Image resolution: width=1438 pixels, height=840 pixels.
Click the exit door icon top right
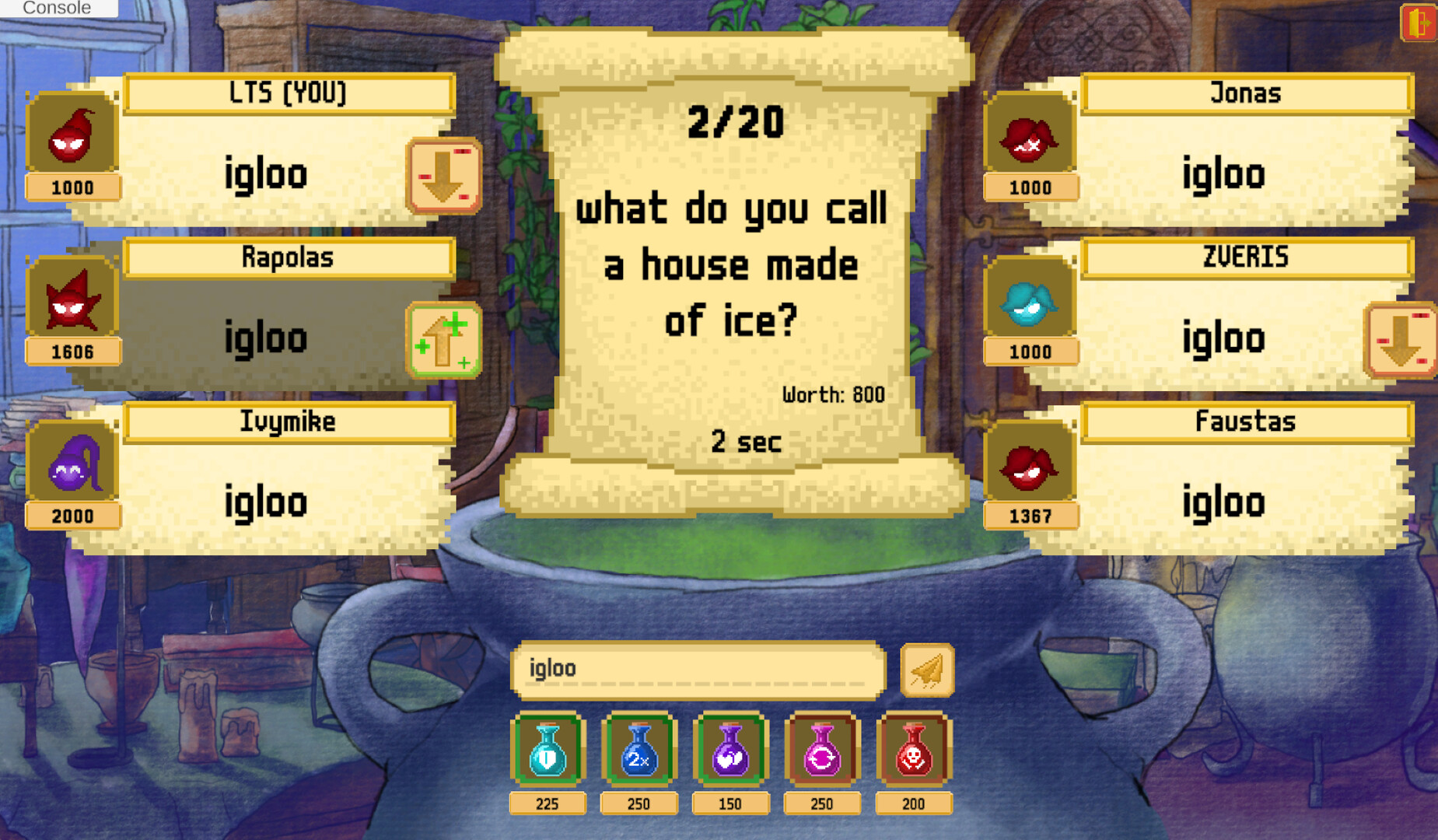[x=1419, y=23]
